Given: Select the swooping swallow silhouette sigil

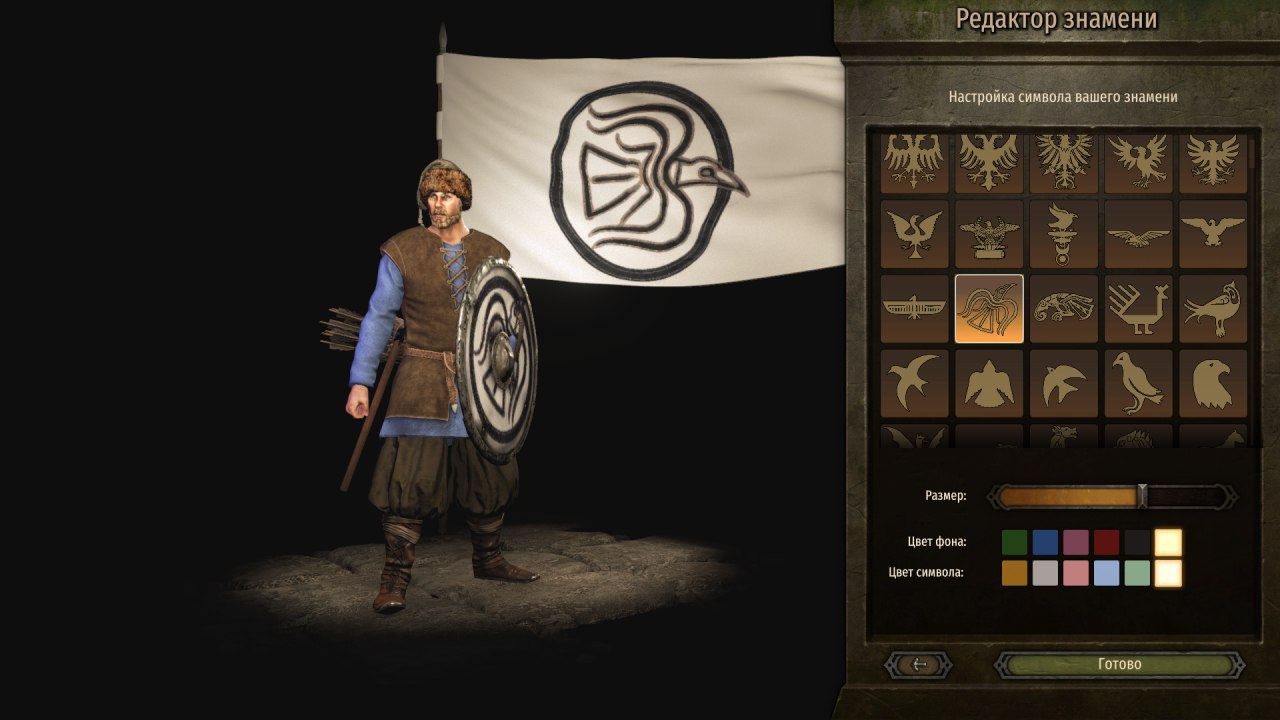Looking at the screenshot, I should [x=915, y=382].
